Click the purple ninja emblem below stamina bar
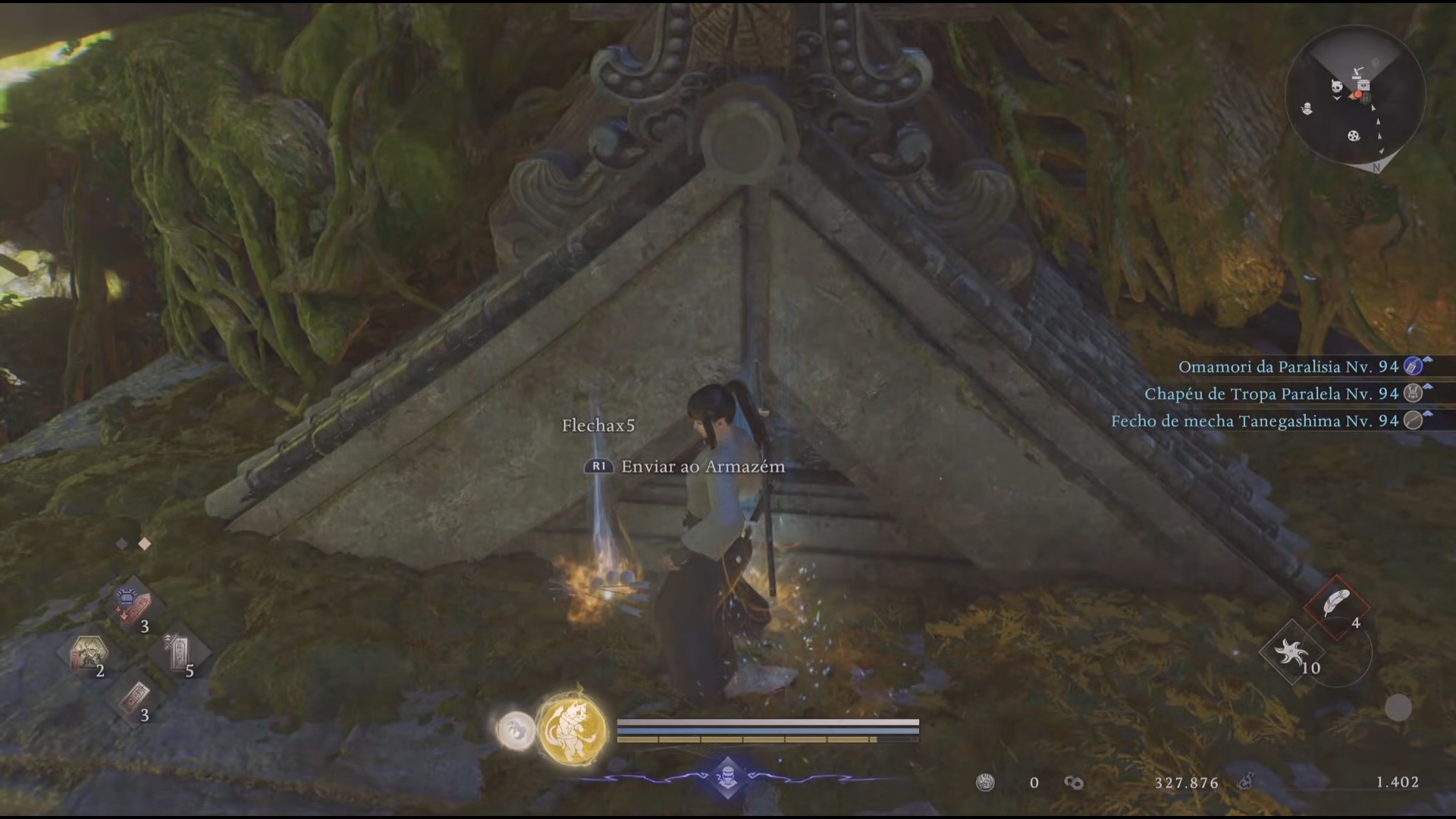This screenshot has height=819, width=1456. [728, 777]
